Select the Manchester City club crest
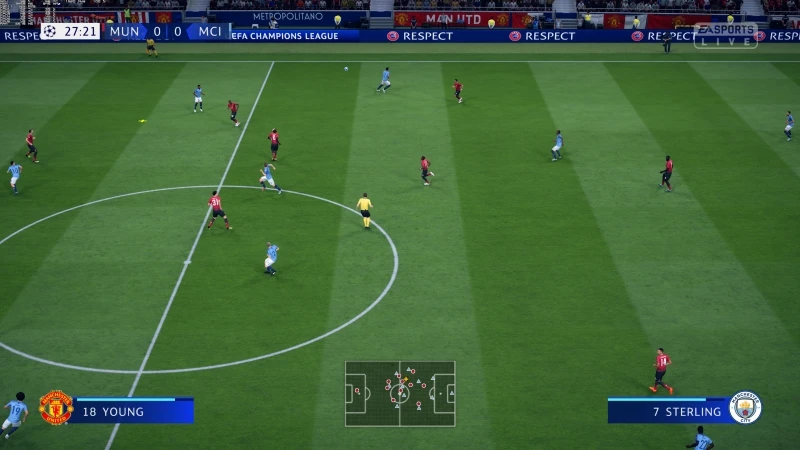The width and height of the screenshot is (800, 450). click(x=744, y=408)
